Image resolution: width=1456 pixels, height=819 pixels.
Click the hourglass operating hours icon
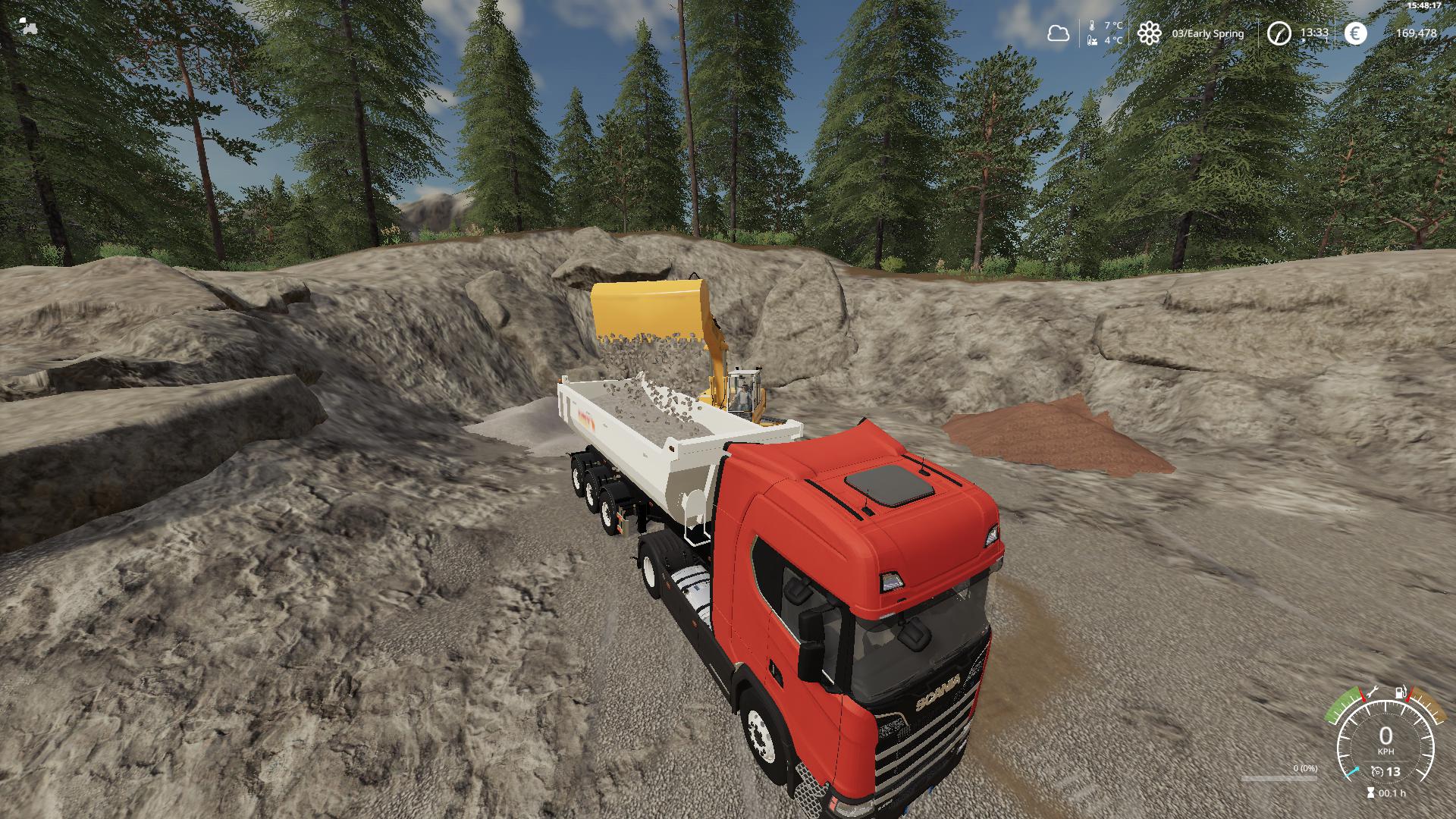[1370, 793]
